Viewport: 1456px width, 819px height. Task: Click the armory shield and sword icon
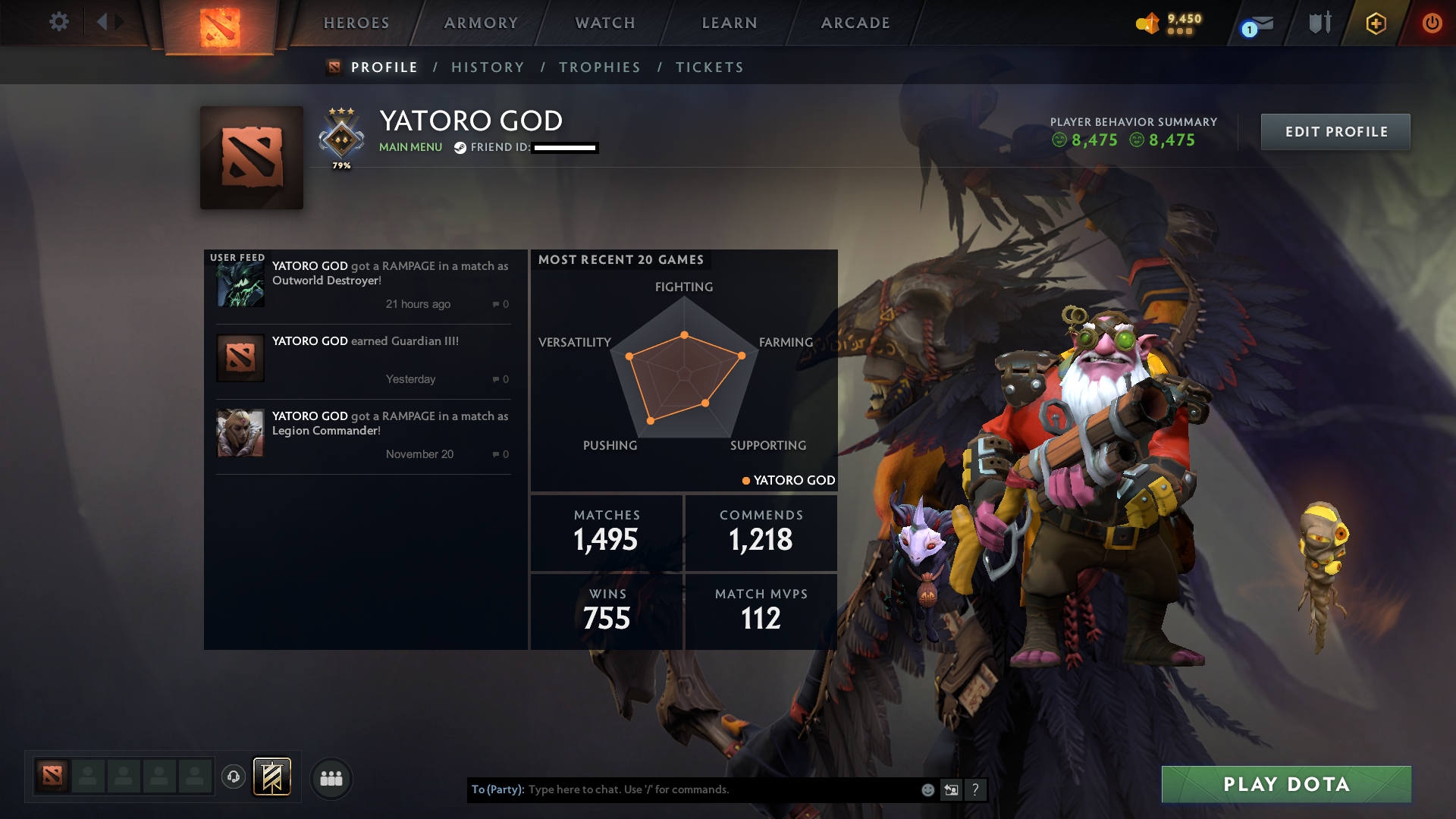coord(1319,23)
